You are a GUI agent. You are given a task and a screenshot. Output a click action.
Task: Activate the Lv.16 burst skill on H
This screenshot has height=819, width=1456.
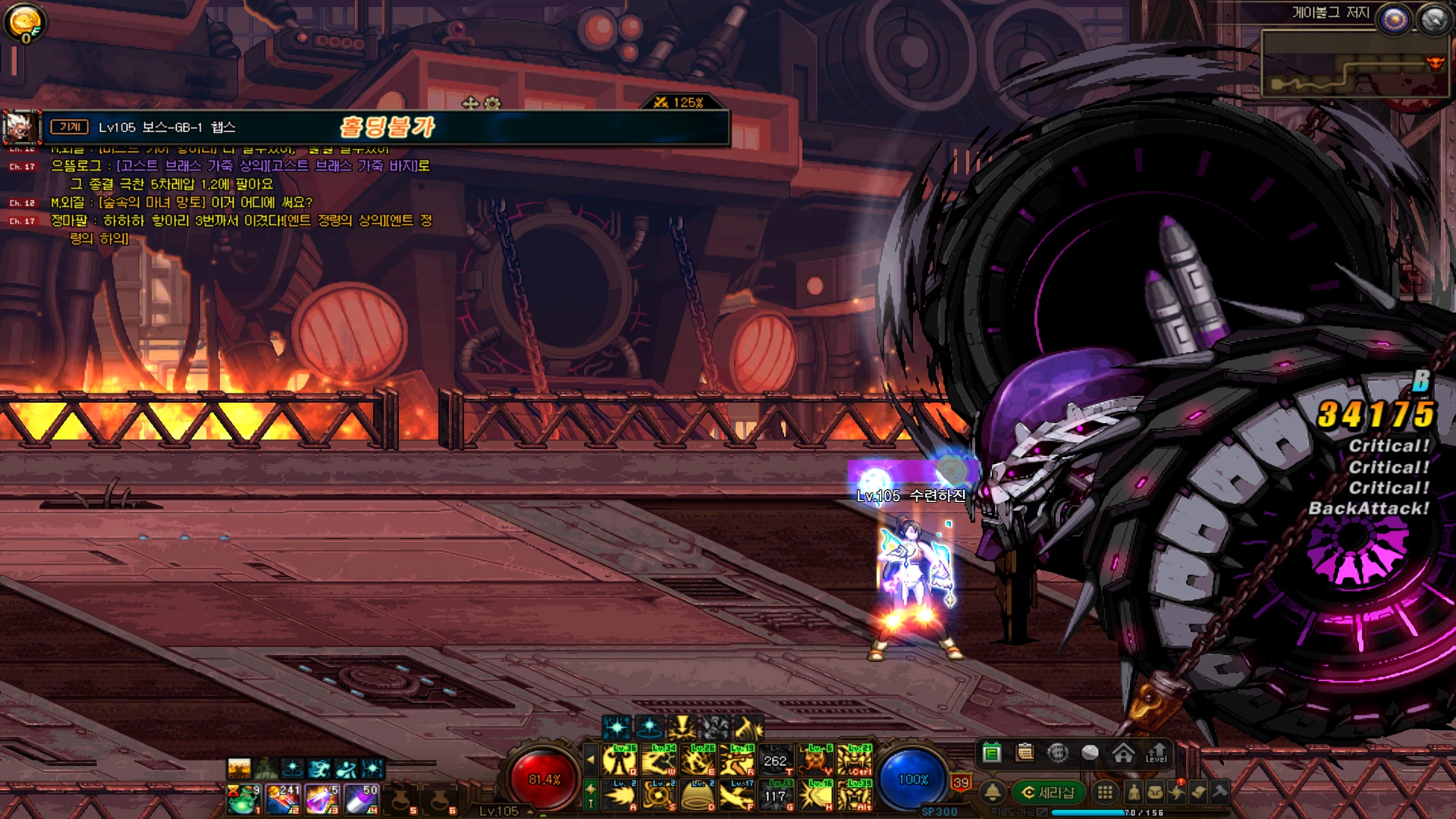(815, 795)
